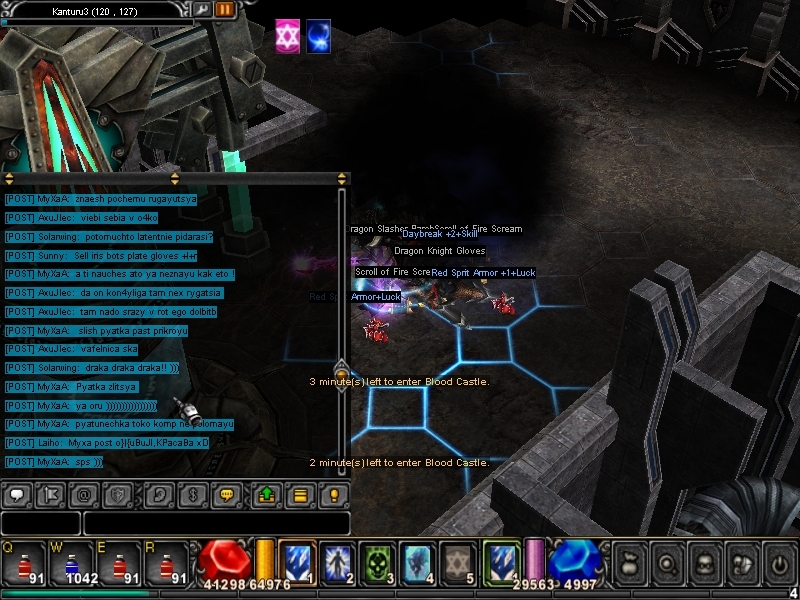Focus the wide chat message input field

tap(216, 523)
